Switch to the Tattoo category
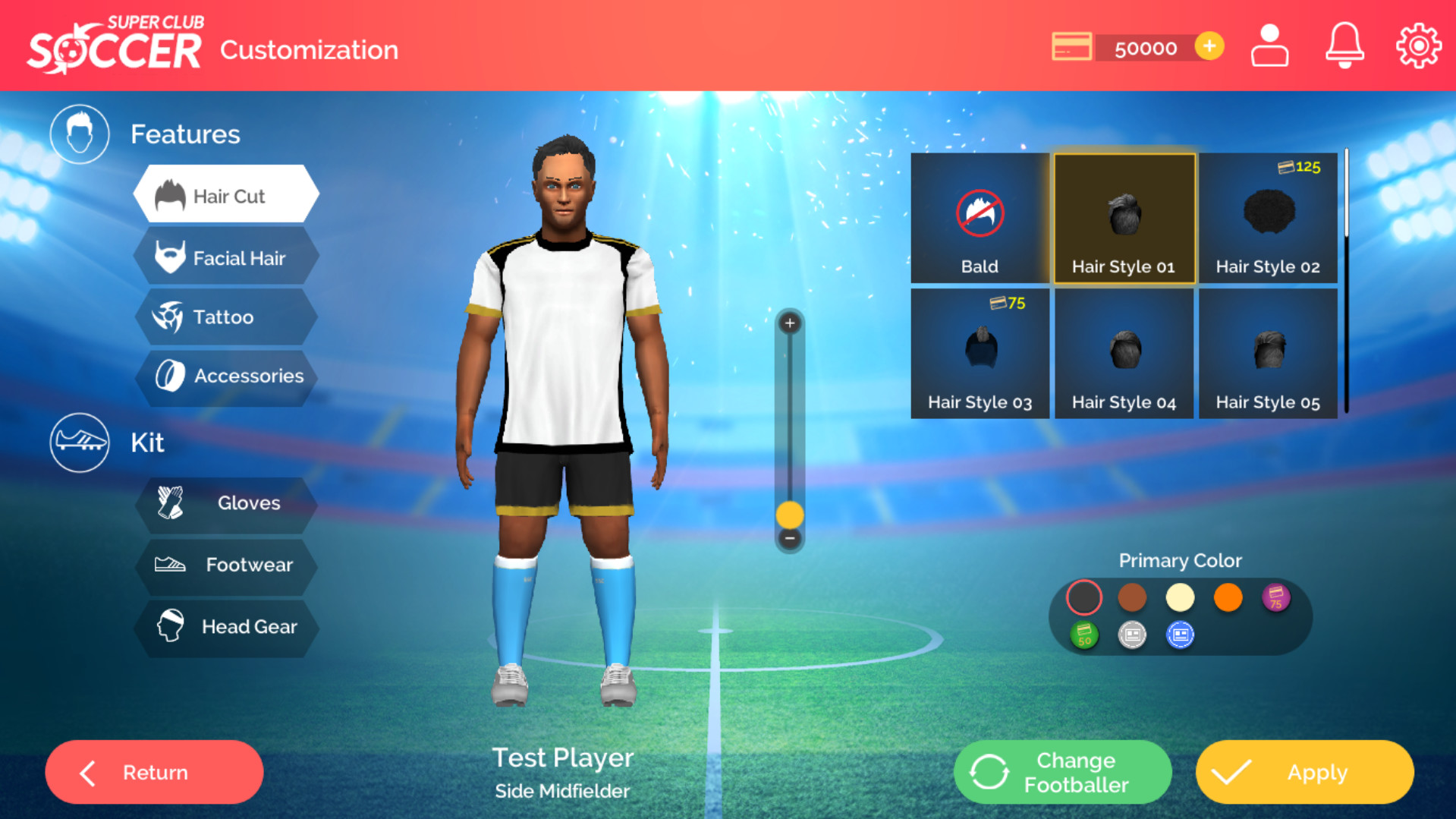This screenshot has width=1456, height=819. (226, 317)
